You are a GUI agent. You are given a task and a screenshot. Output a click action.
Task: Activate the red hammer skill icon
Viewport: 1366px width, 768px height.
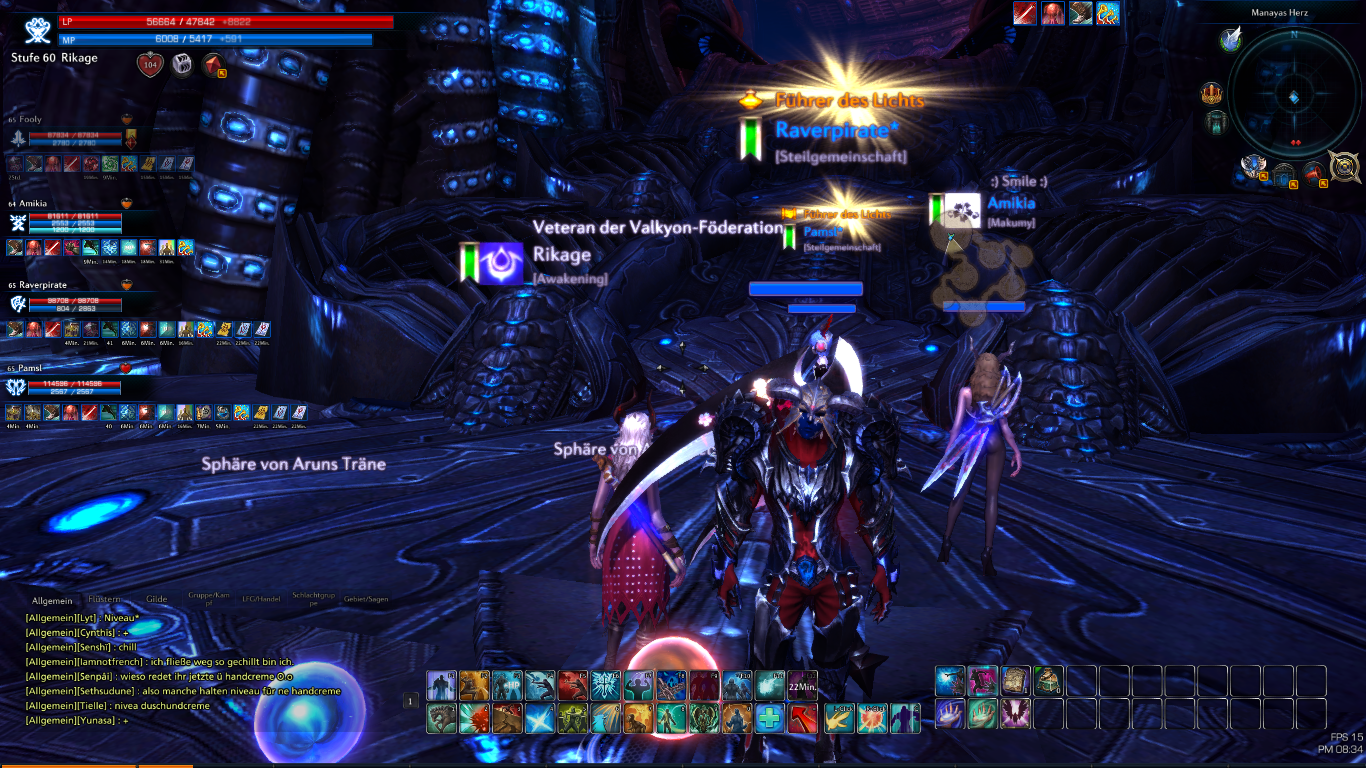803,718
